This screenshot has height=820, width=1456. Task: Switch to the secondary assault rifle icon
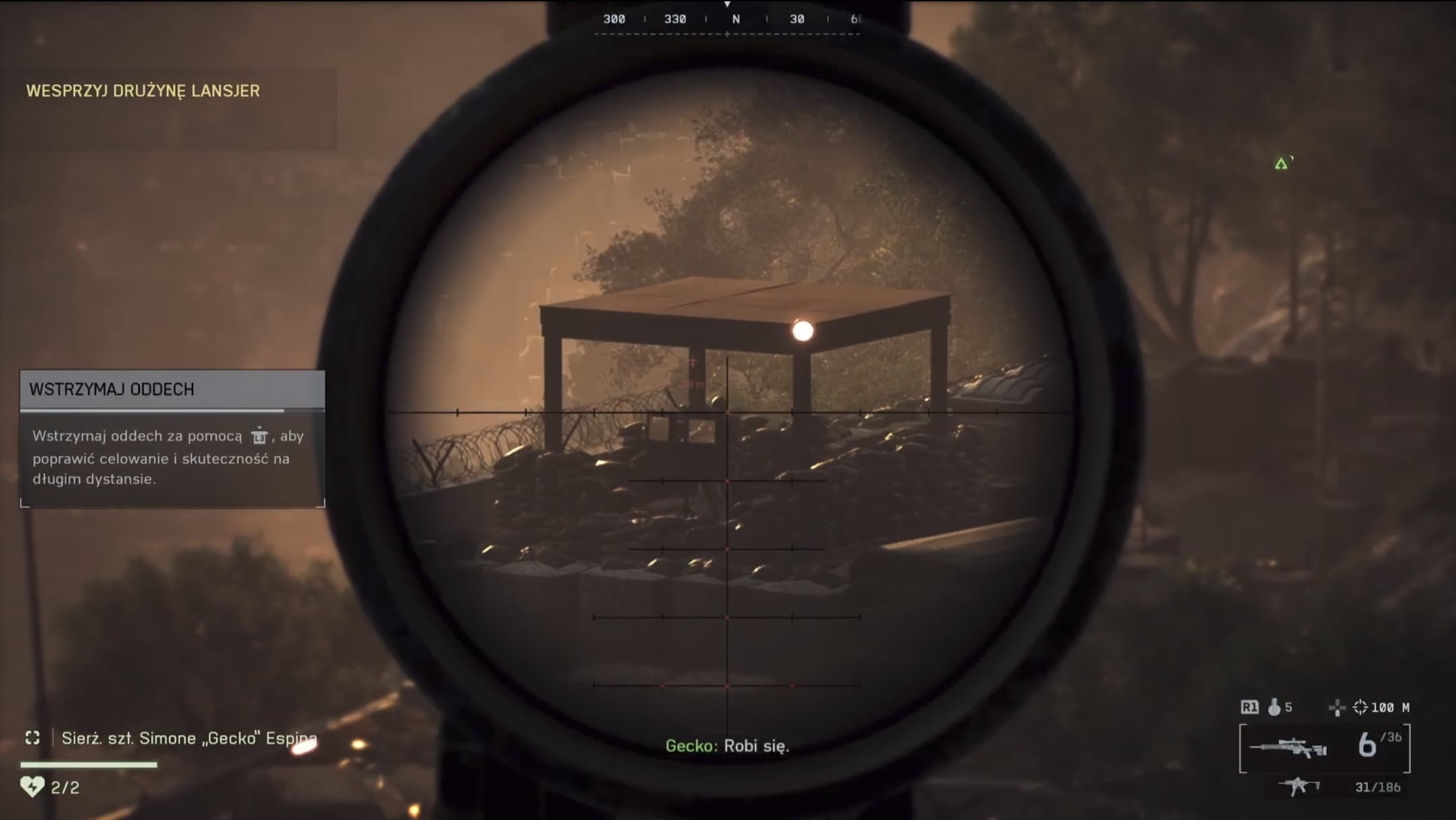1299,786
